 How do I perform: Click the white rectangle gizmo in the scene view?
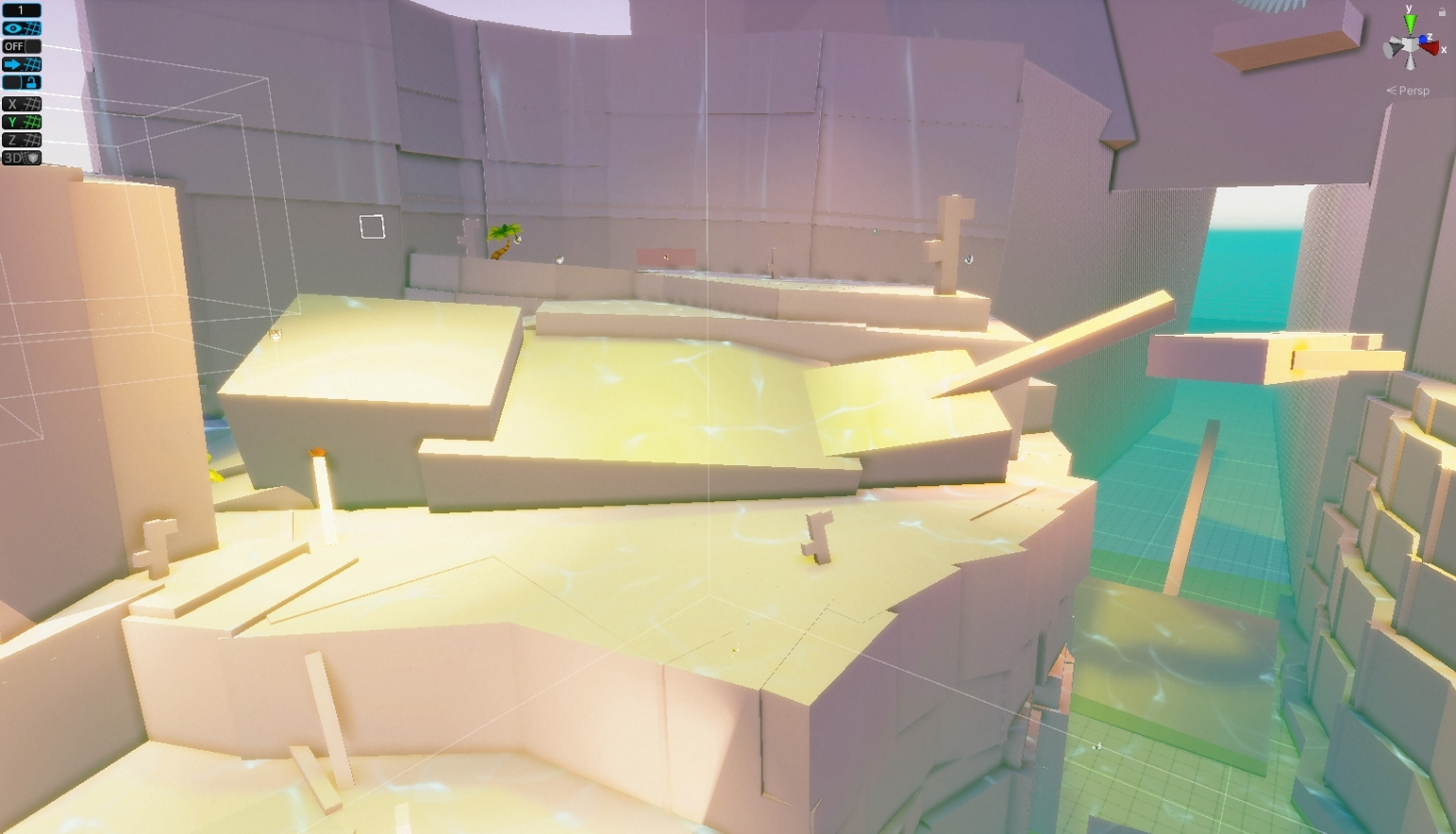pyautogui.click(x=370, y=226)
